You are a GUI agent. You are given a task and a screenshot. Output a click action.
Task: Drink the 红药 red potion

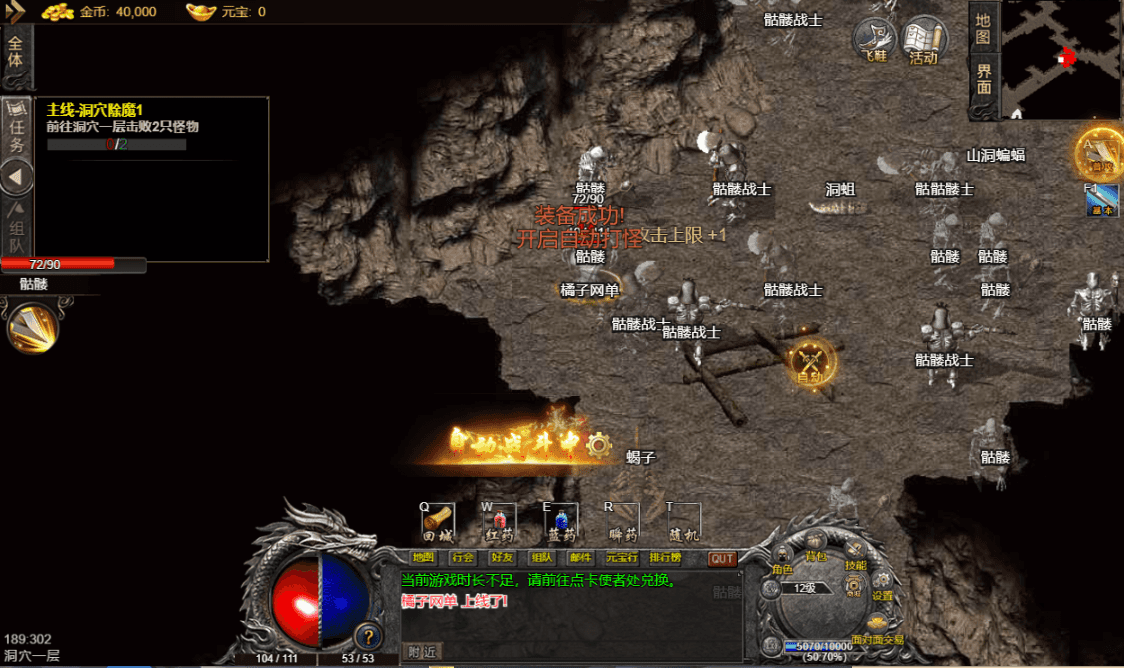(499, 520)
